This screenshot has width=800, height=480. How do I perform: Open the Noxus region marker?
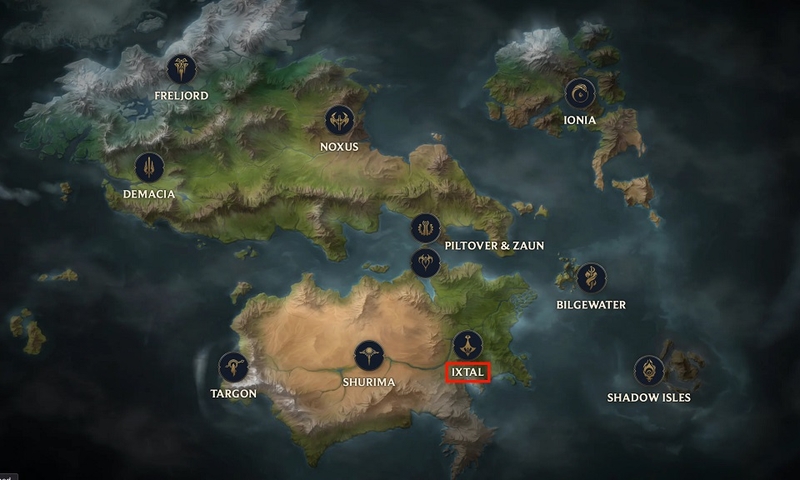339,121
